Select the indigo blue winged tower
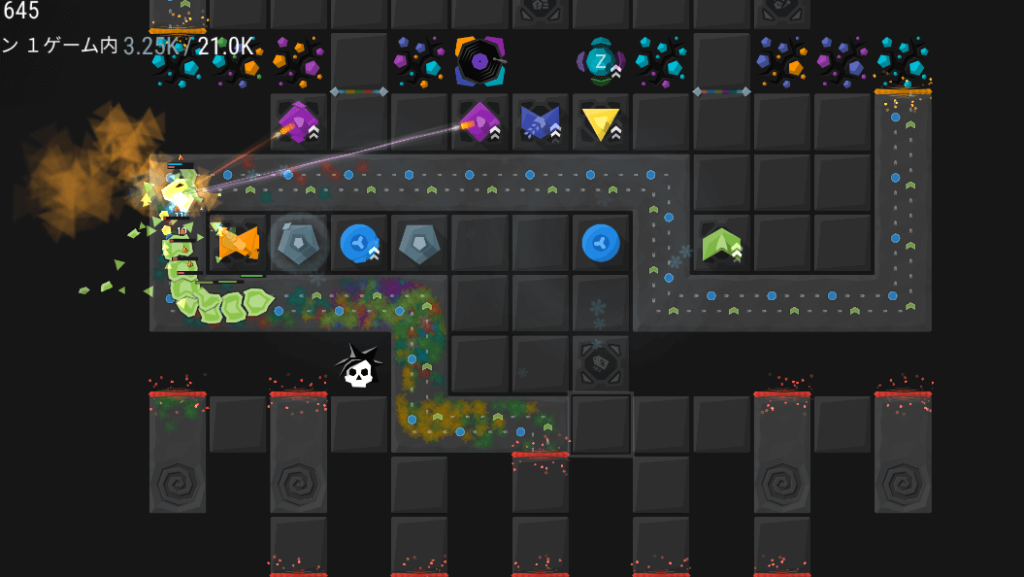Screen dimensions: 1024x577 click(x=540, y=122)
